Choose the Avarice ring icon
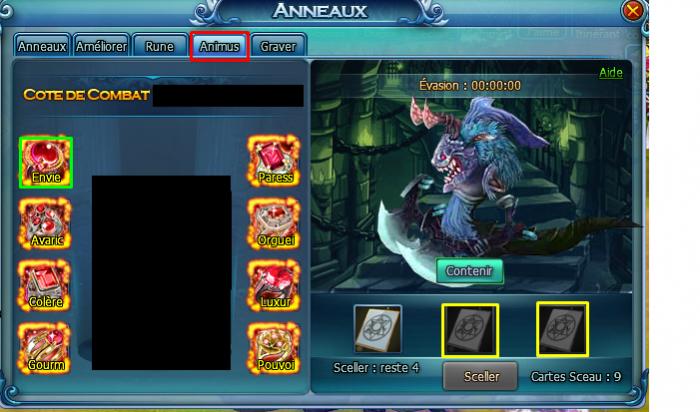 click(46, 223)
